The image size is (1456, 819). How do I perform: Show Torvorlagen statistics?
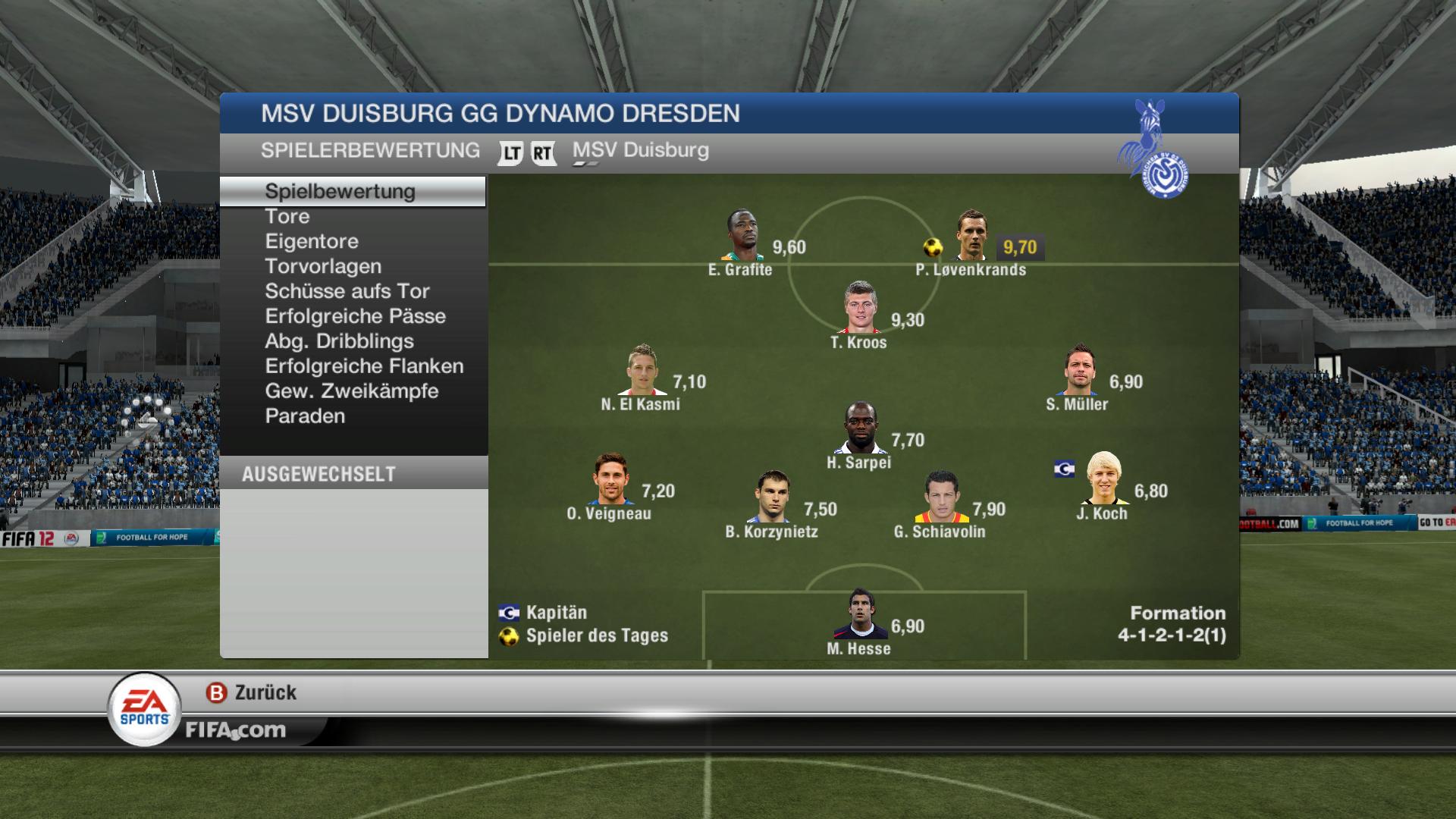pos(323,267)
